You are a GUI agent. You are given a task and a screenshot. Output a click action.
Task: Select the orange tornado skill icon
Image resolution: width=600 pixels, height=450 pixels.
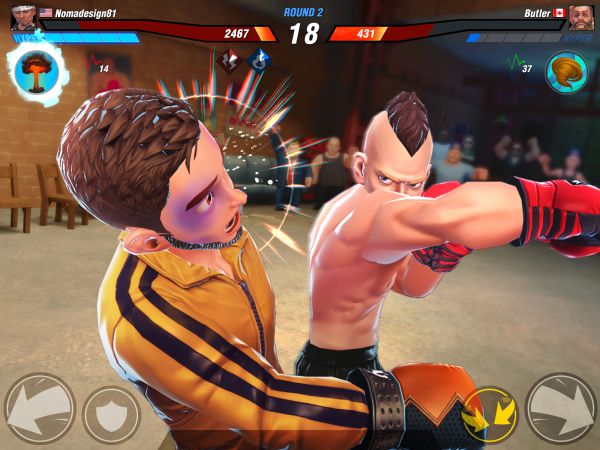click(x=566, y=71)
